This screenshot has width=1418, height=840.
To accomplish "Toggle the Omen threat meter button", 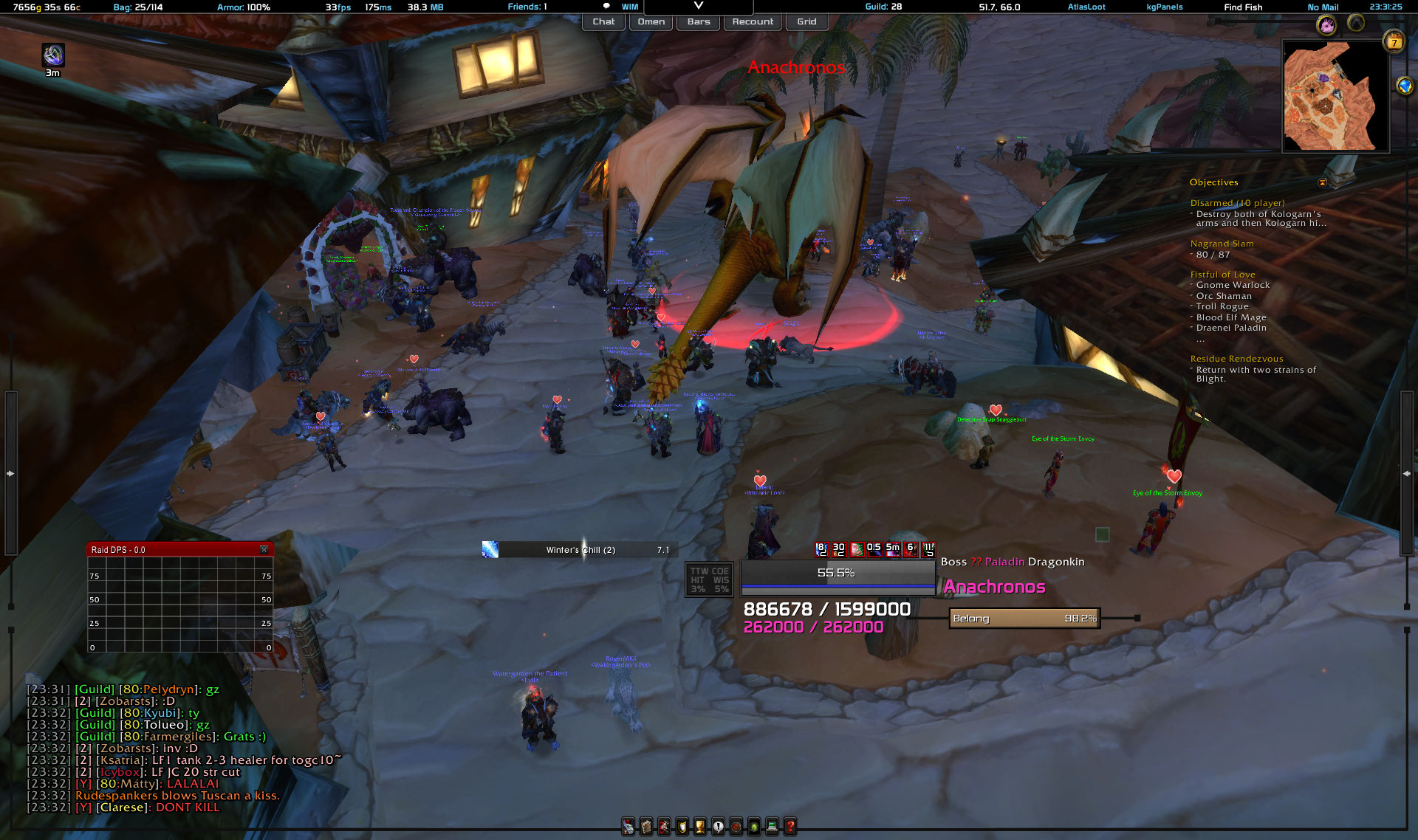I will click(651, 22).
